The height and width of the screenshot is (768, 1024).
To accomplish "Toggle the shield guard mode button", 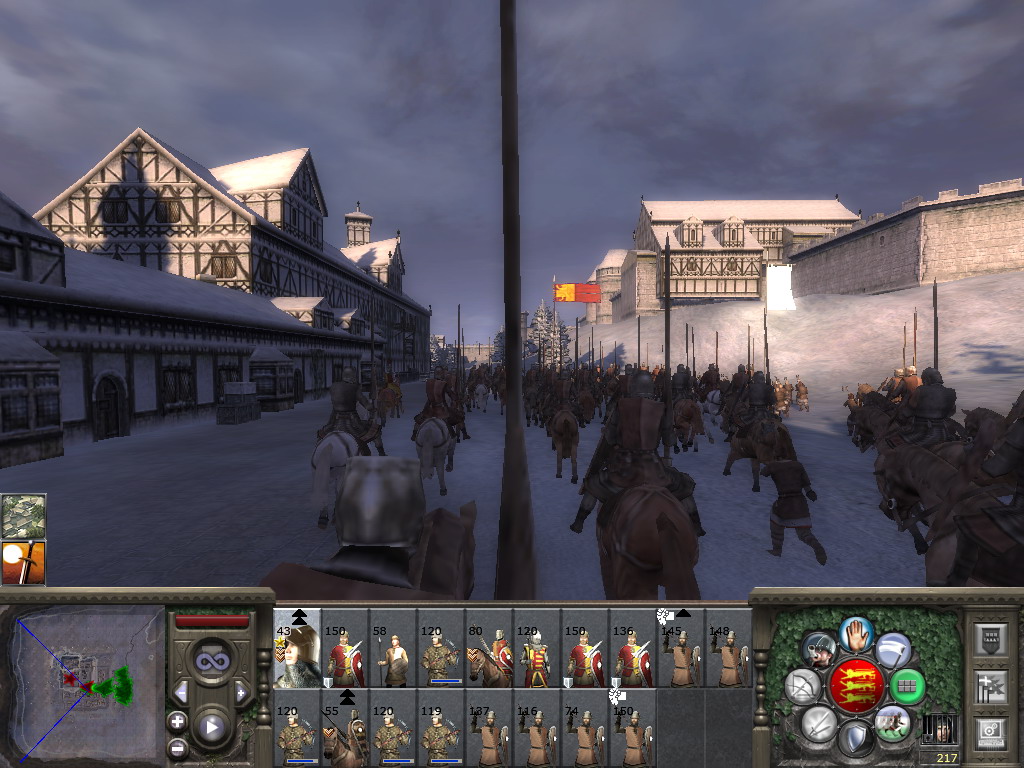I will coord(857,739).
